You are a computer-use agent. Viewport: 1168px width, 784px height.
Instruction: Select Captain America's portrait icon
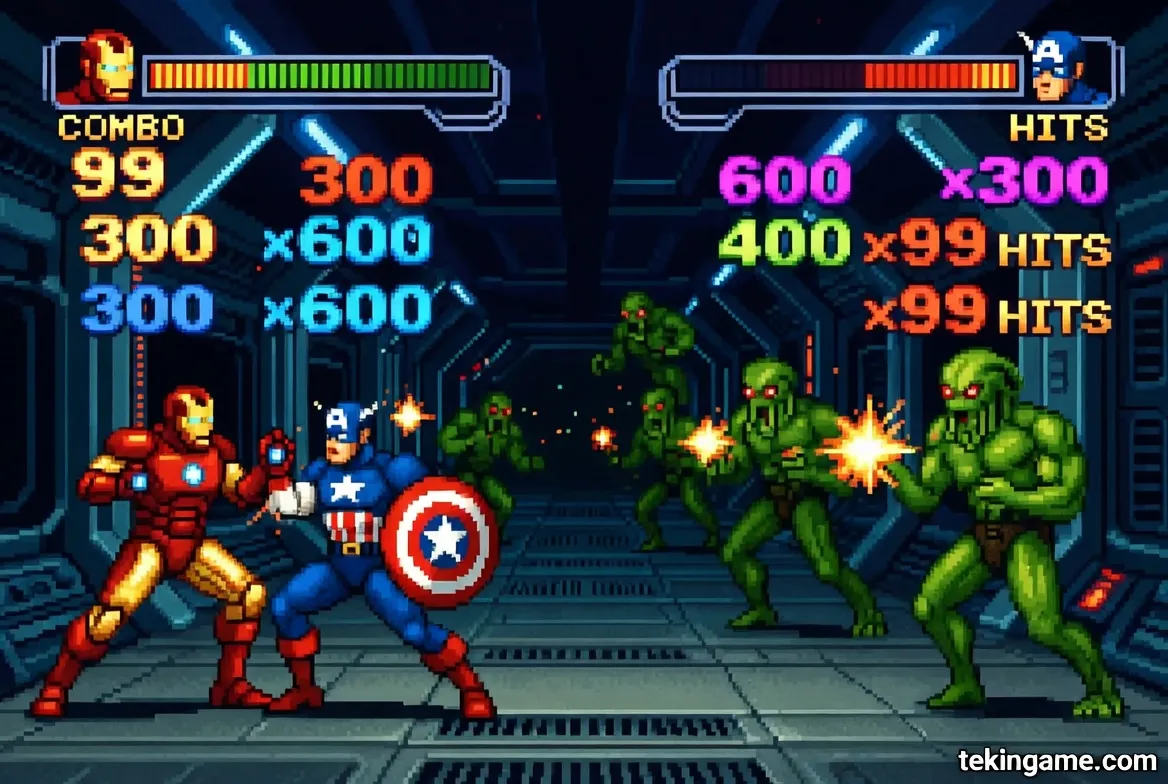pos(1061,68)
